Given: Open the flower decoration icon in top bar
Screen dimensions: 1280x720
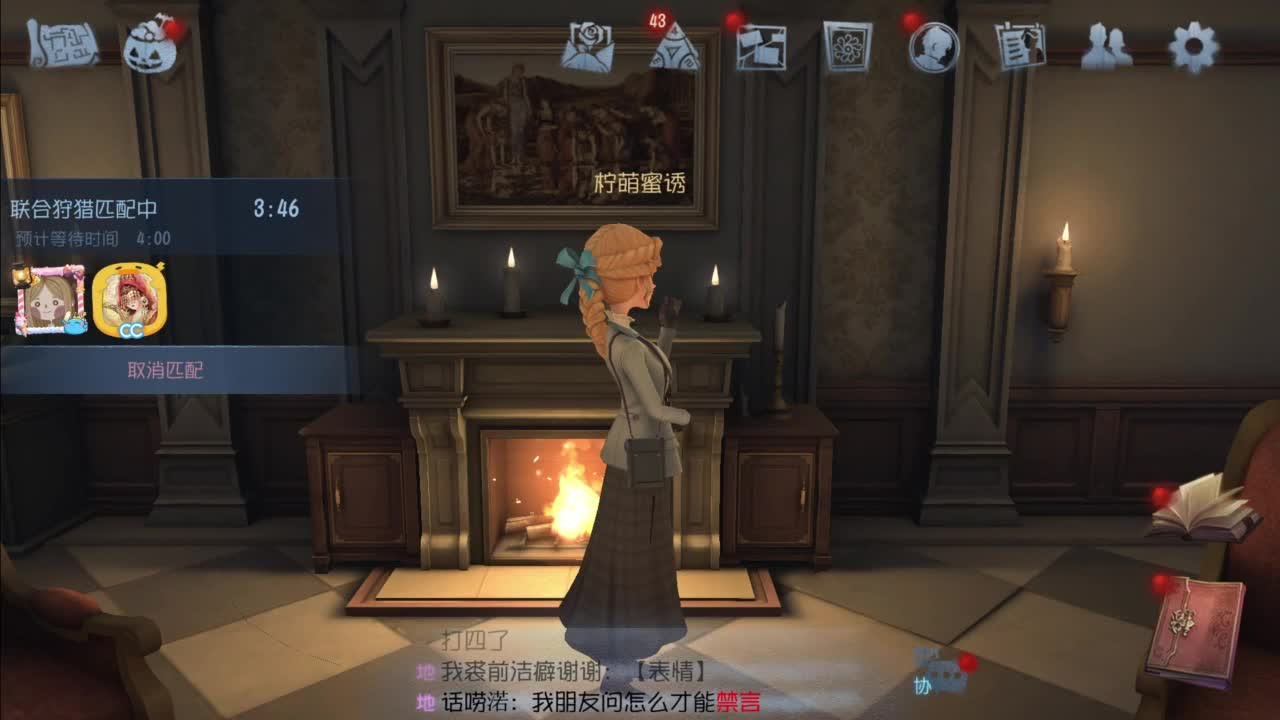Looking at the screenshot, I should coord(848,47).
